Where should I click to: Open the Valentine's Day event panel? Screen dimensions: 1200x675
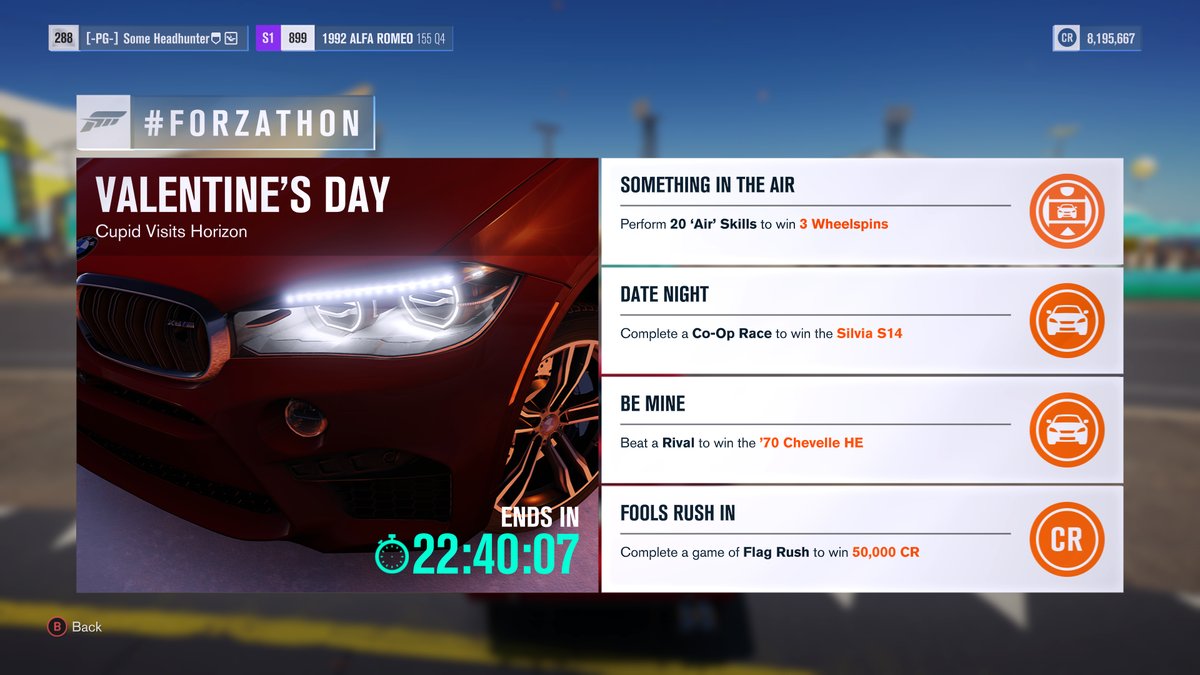coord(337,375)
